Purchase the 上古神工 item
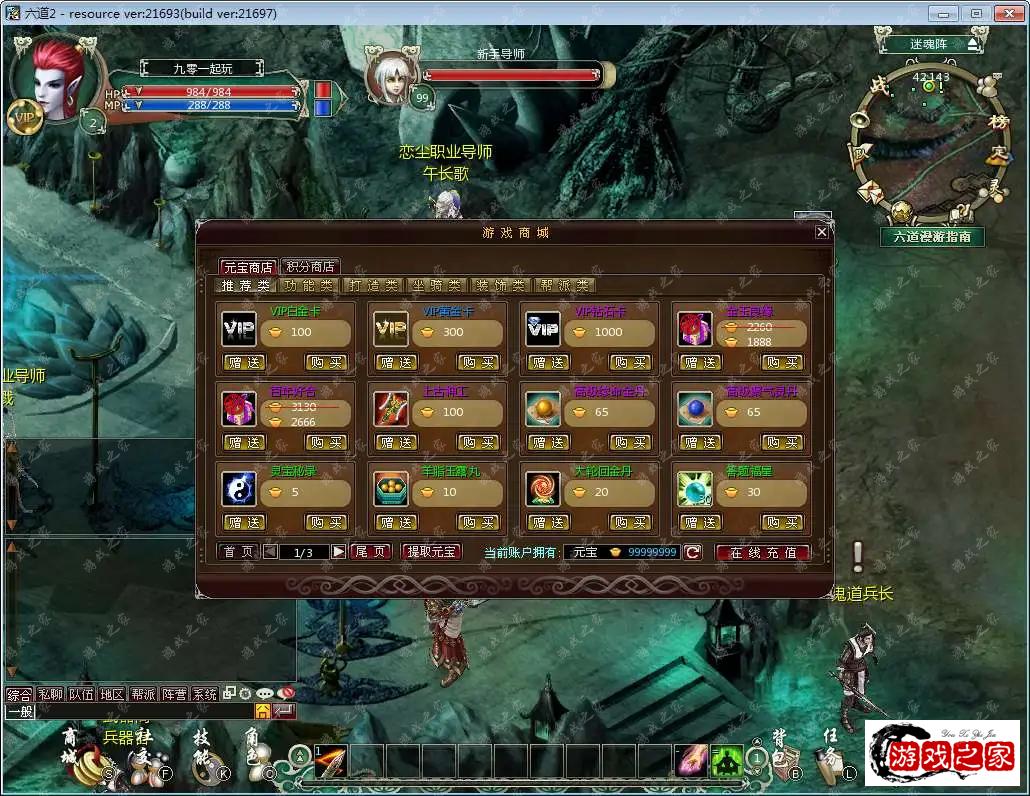Image resolution: width=1030 pixels, height=796 pixels. point(478,442)
